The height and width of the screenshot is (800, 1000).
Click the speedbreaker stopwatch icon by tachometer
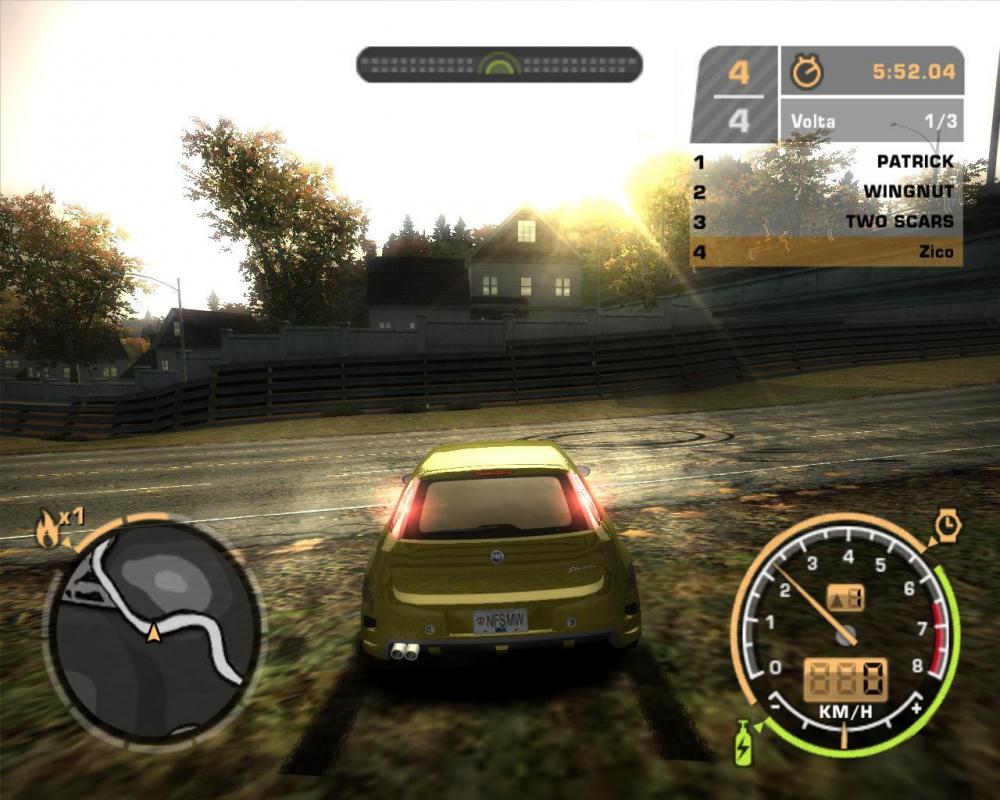(946, 524)
